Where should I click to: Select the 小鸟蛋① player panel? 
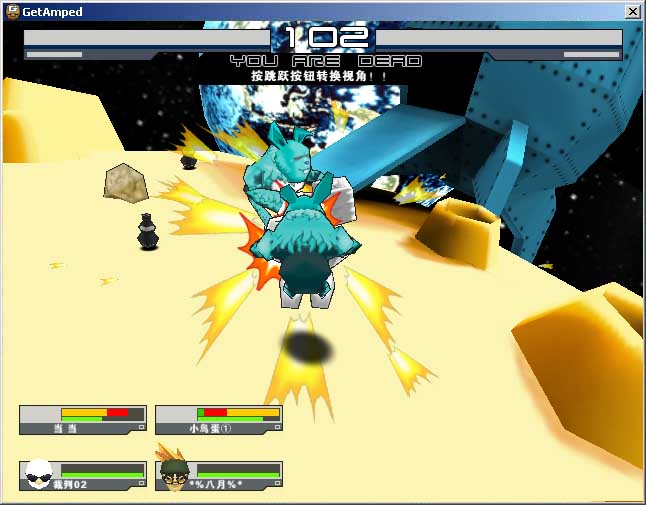[x=219, y=420]
